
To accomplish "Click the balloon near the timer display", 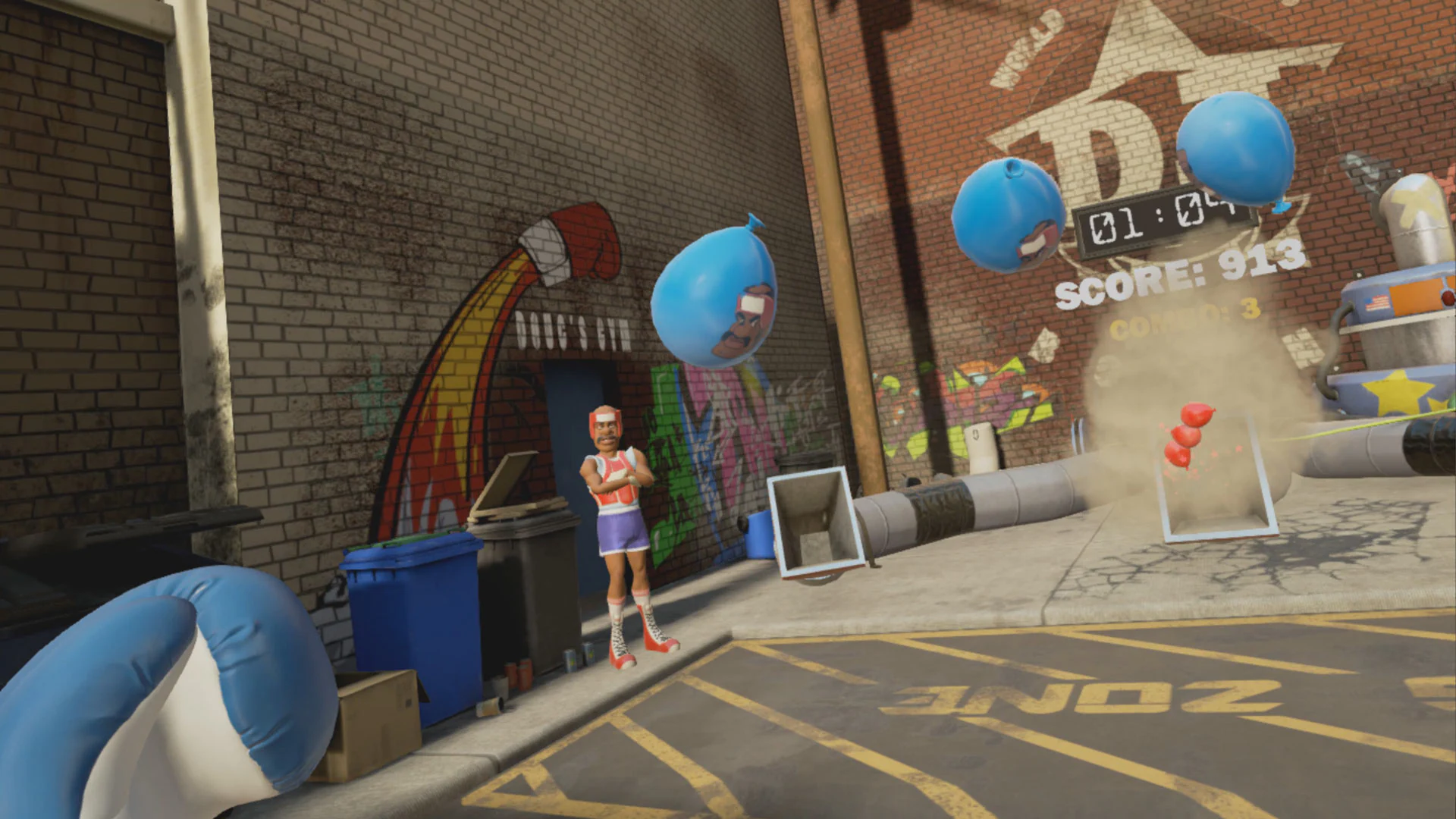I will point(1009,220).
